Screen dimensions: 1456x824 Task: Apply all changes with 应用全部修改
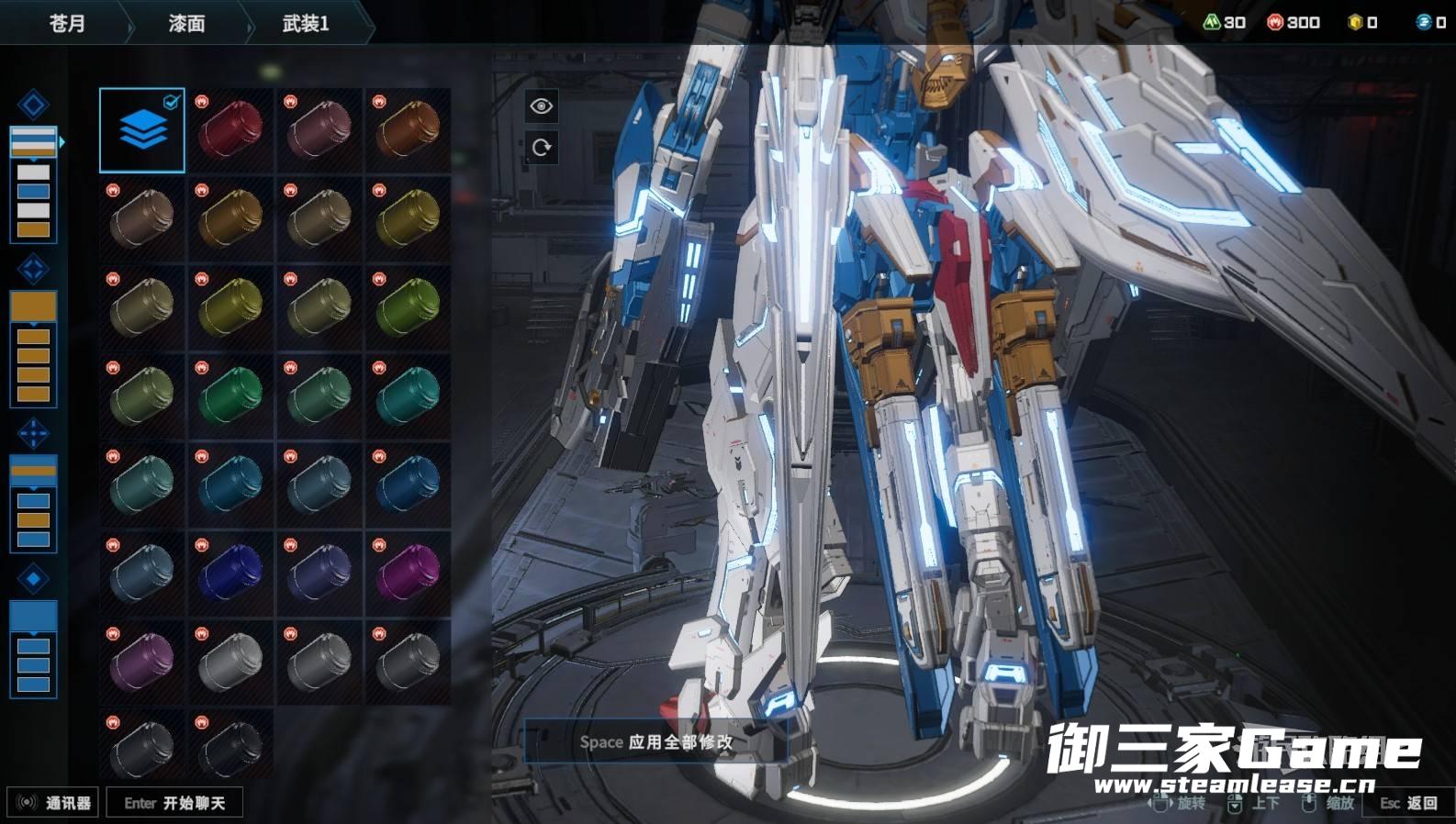pyautogui.click(x=655, y=741)
